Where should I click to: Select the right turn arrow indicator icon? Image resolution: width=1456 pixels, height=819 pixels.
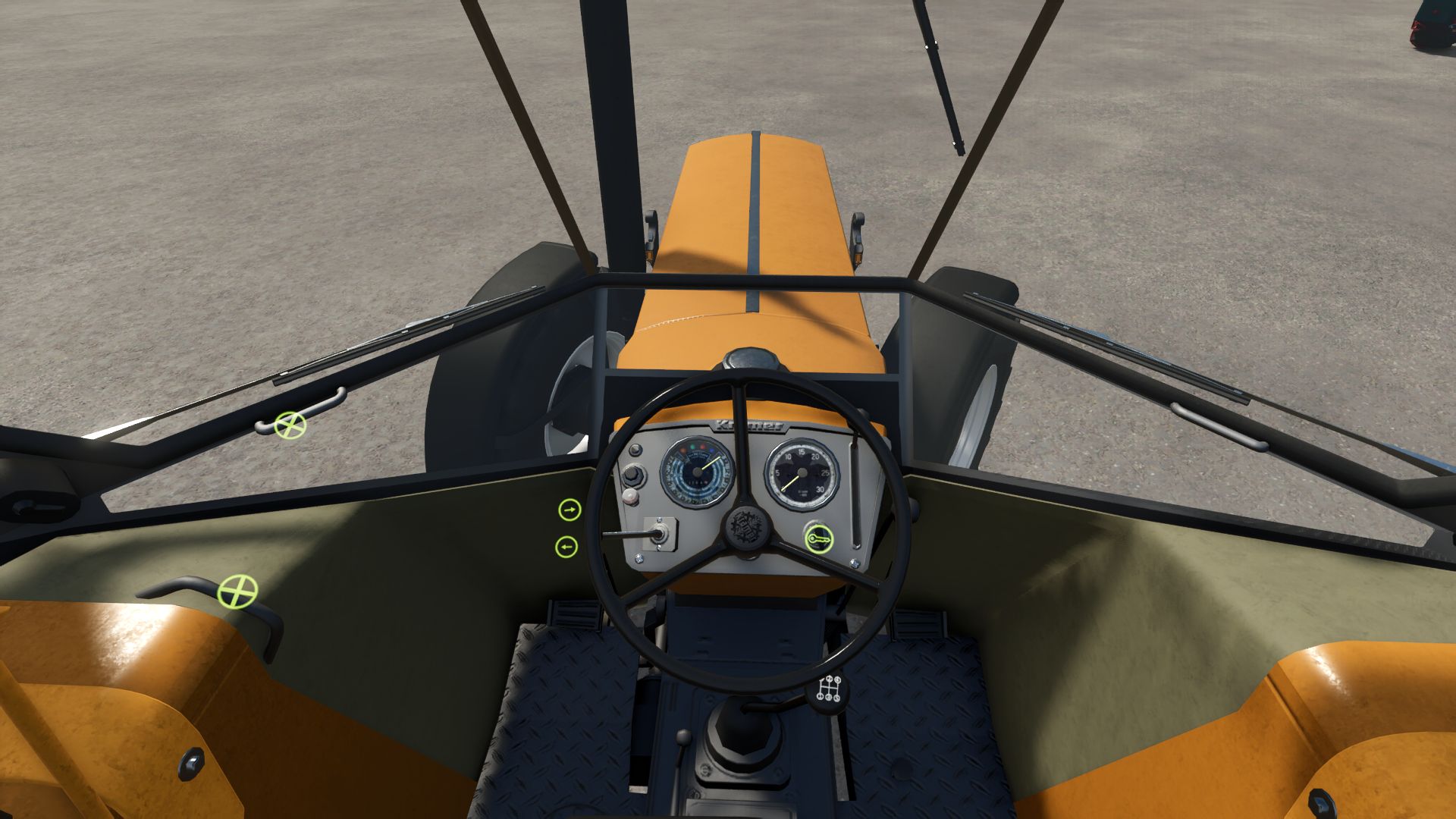[569, 510]
